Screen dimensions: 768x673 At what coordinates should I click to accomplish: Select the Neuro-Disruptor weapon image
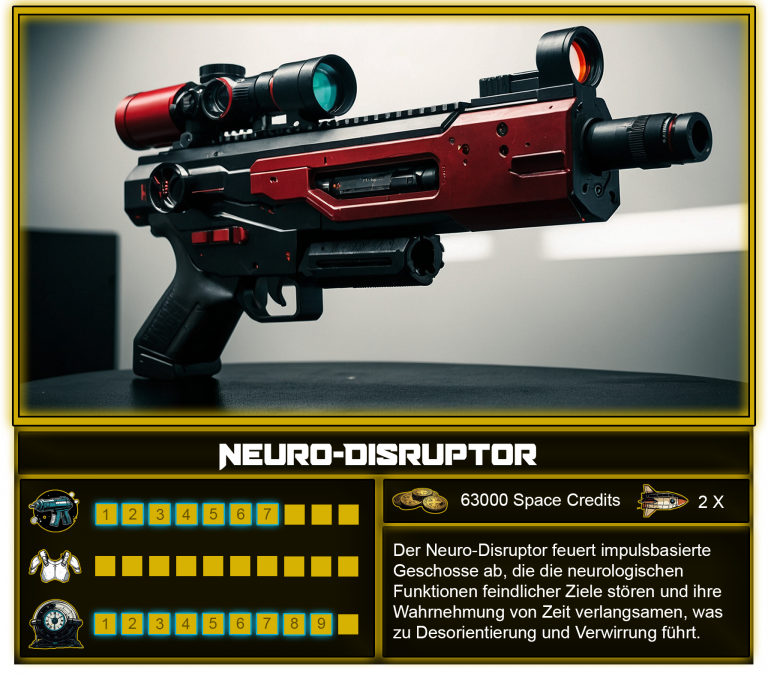pyautogui.click(x=384, y=215)
